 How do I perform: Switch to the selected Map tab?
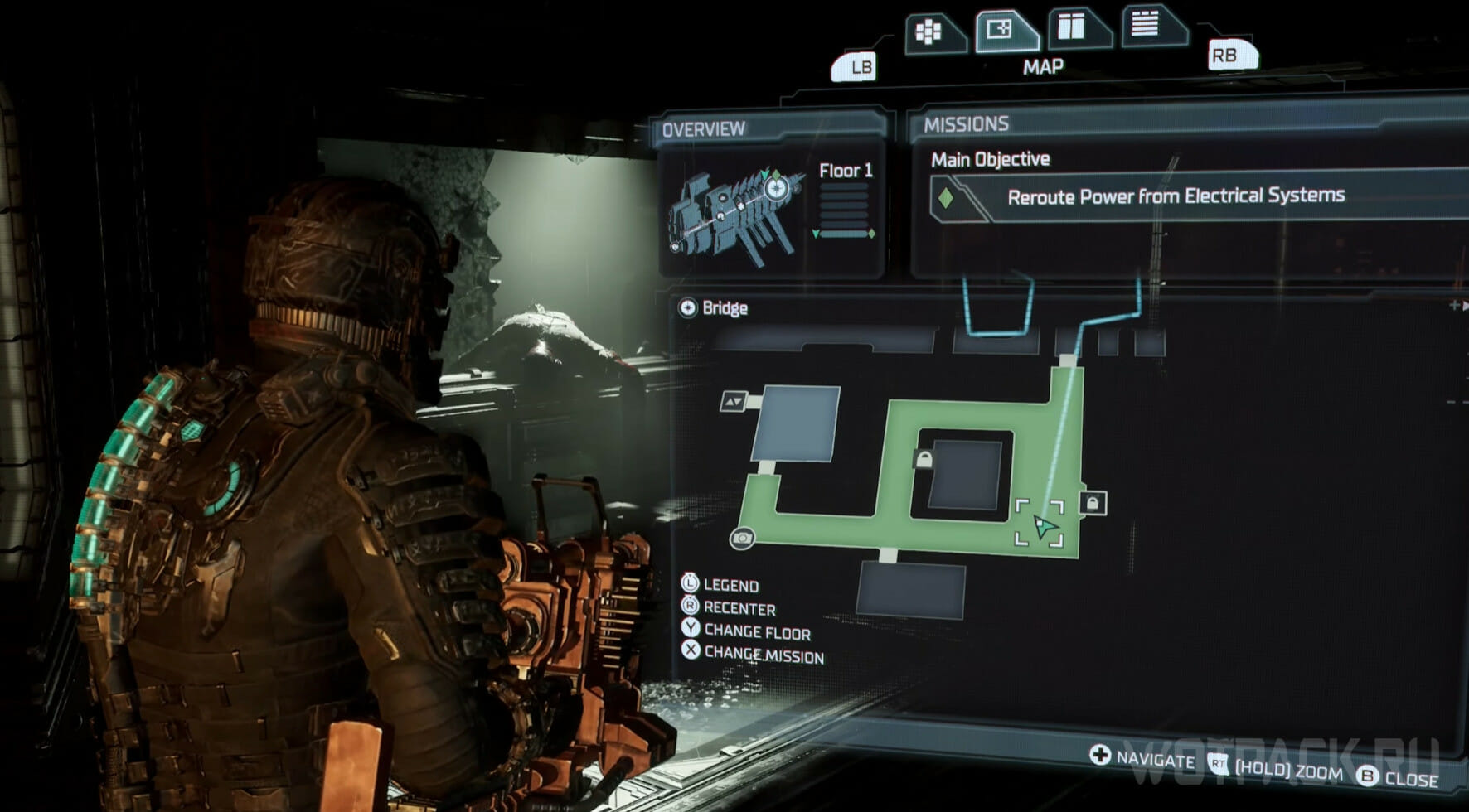1001,31
